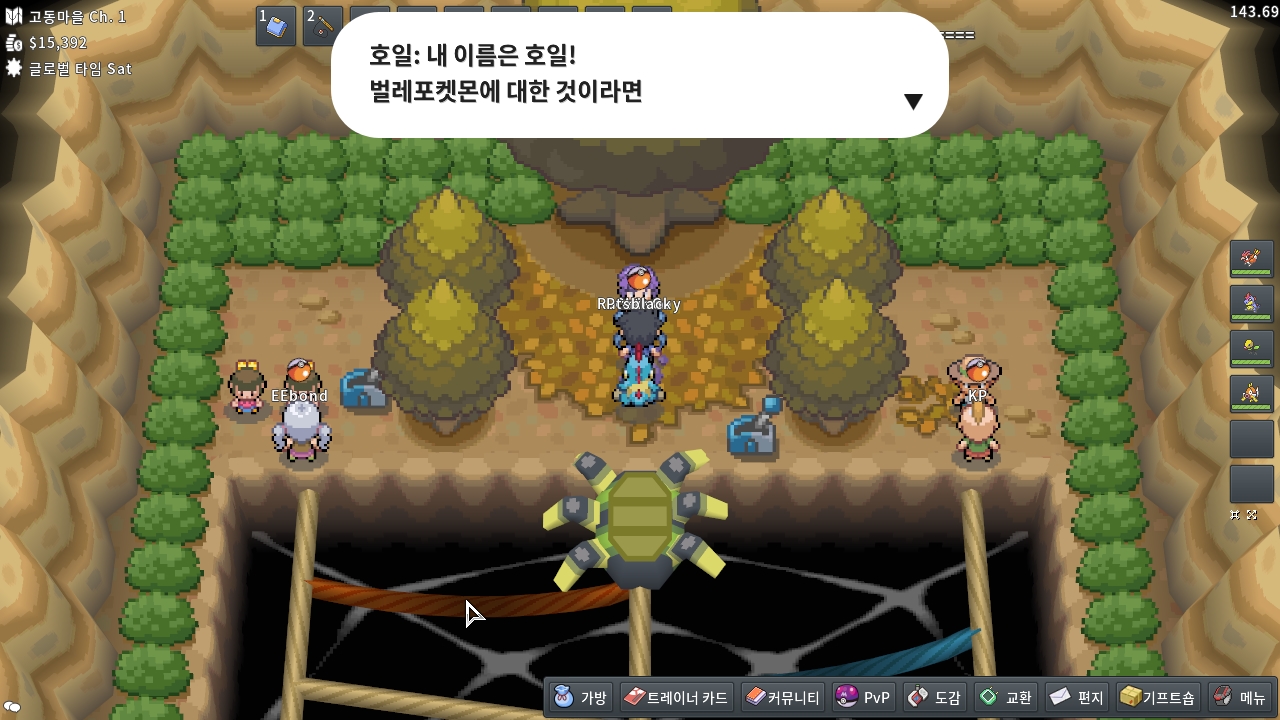Open the 커뮤니티 community panel

click(x=782, y=697)
